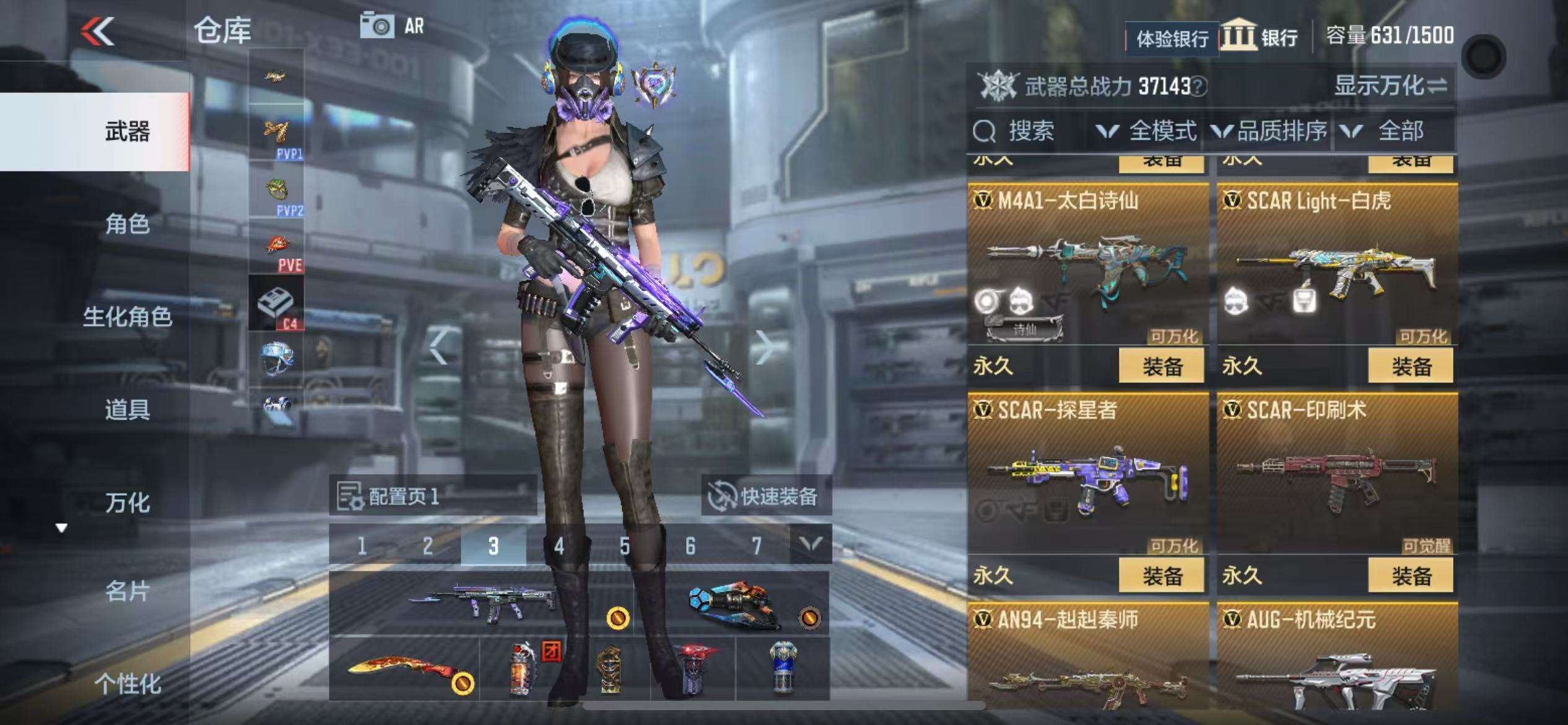The height and width of the screenshot is (725, 1568).
Task: Go back using the double-arrow button
Action: coord(97,31)
